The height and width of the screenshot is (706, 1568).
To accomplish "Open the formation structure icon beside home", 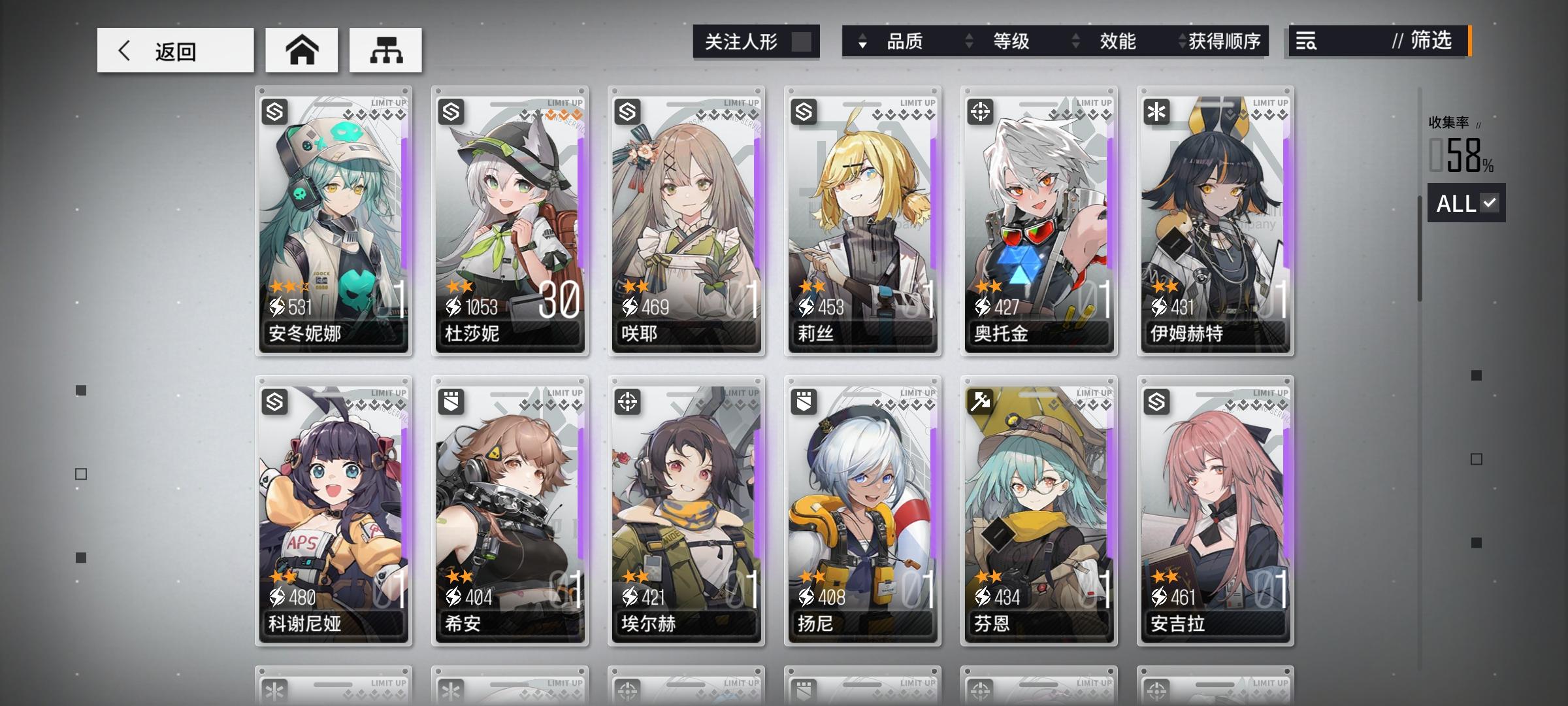I will pos(385,49).
